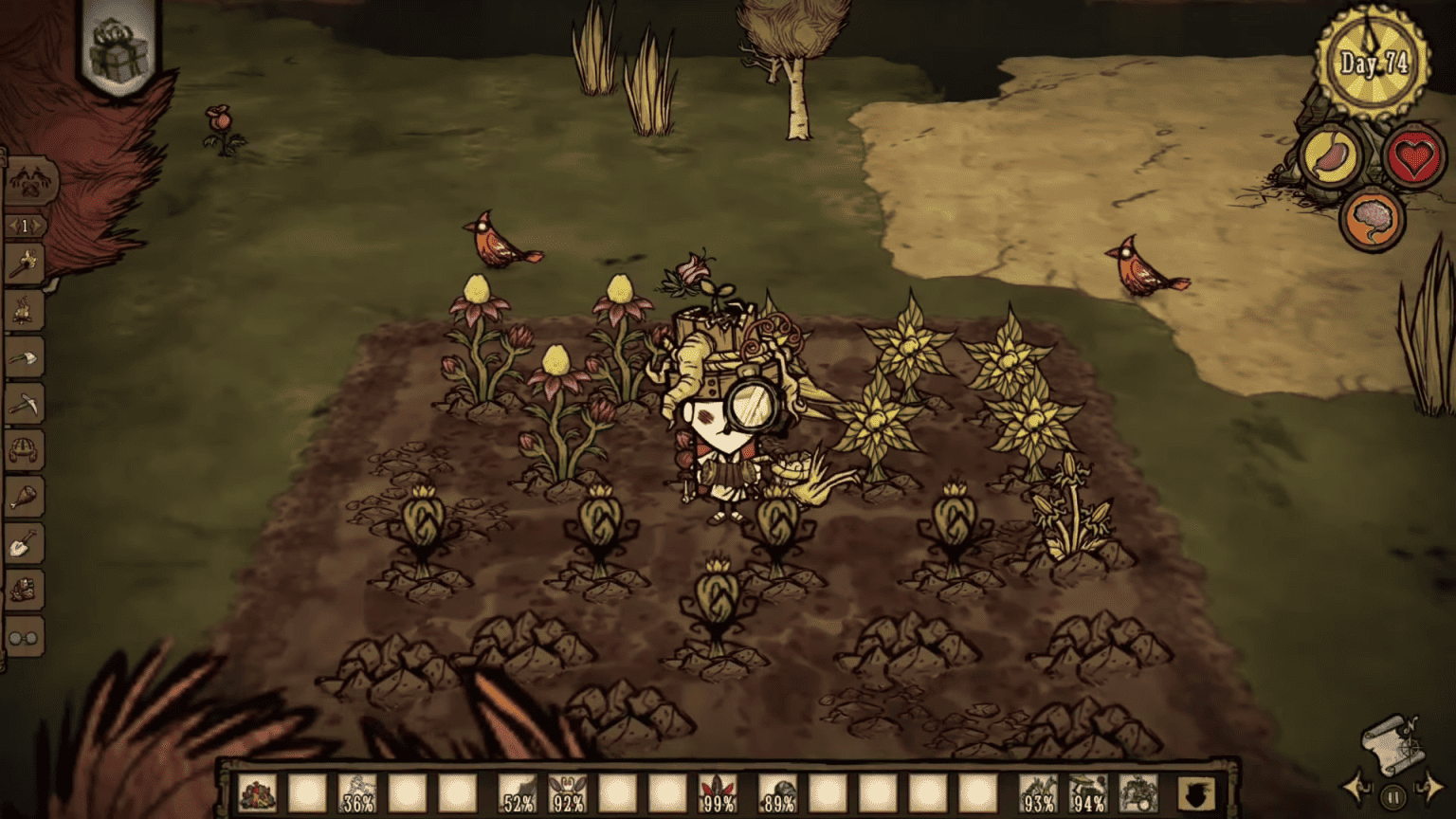Advance to next crafting page with right arrow
Image resolution: width=1456 pixels, height=819 pixels.
point(35,227)
